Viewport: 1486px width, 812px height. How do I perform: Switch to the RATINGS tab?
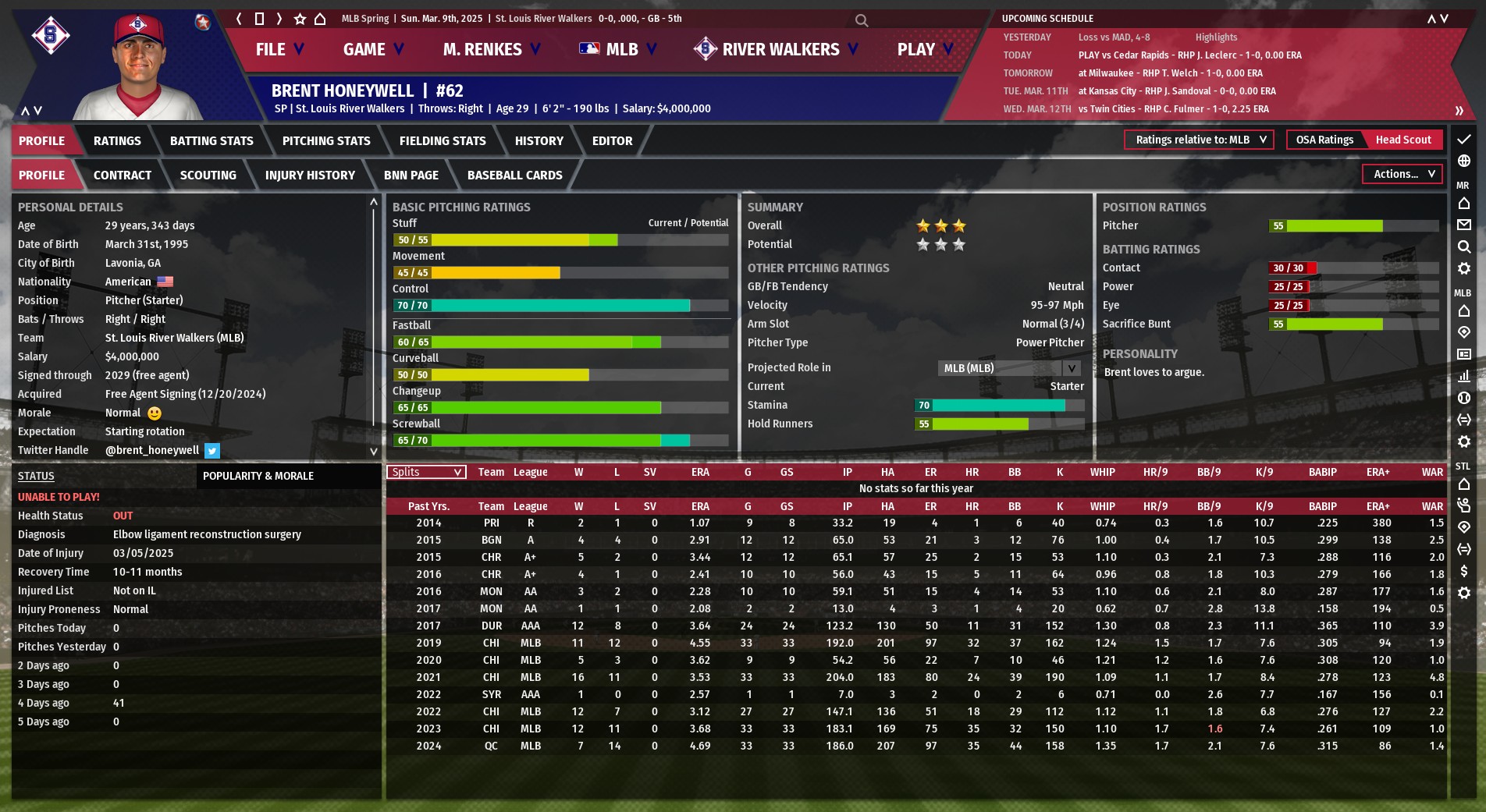click(117, 141)
